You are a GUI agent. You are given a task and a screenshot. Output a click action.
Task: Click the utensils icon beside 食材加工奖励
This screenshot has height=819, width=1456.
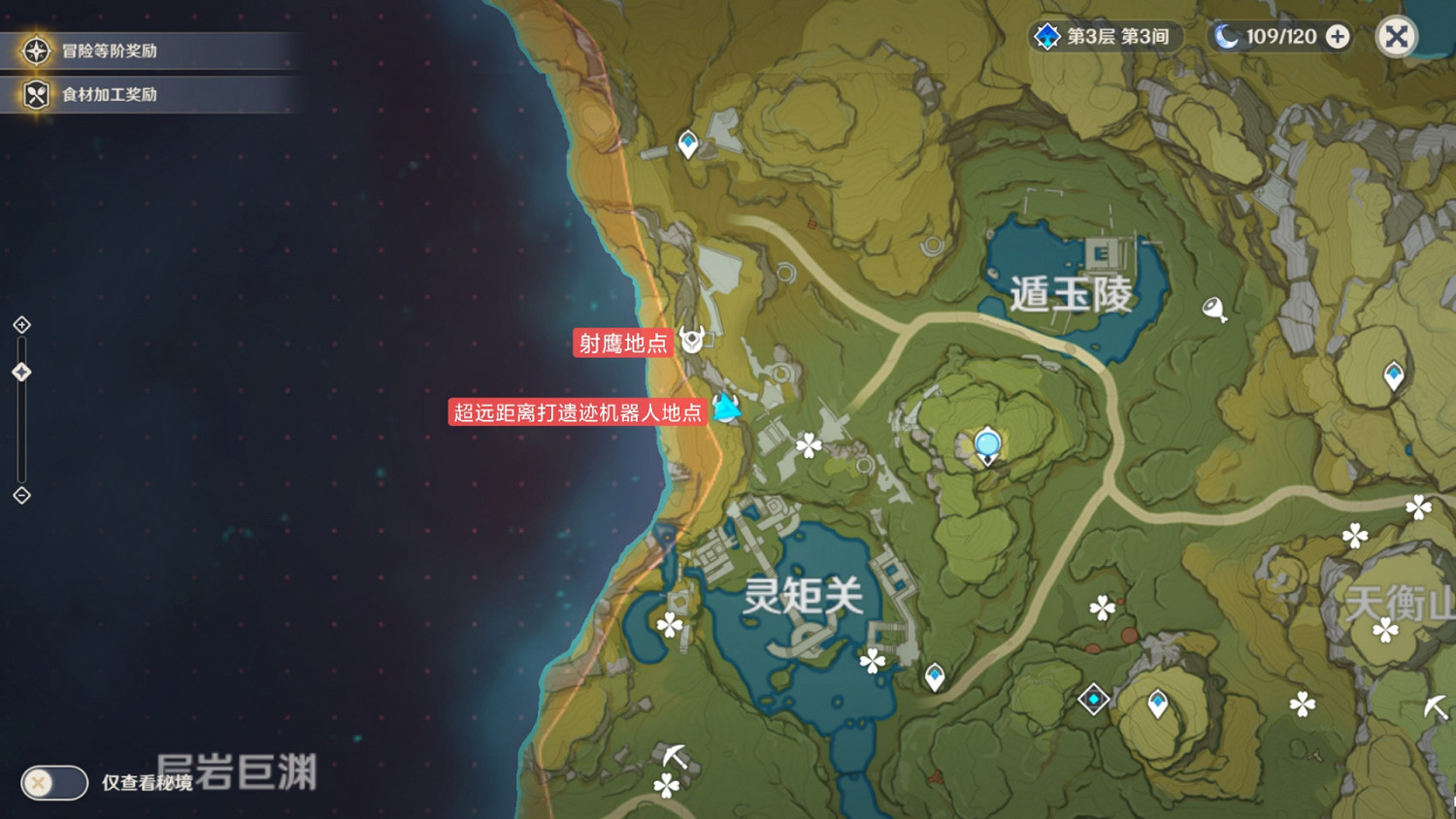click(35, 94)
